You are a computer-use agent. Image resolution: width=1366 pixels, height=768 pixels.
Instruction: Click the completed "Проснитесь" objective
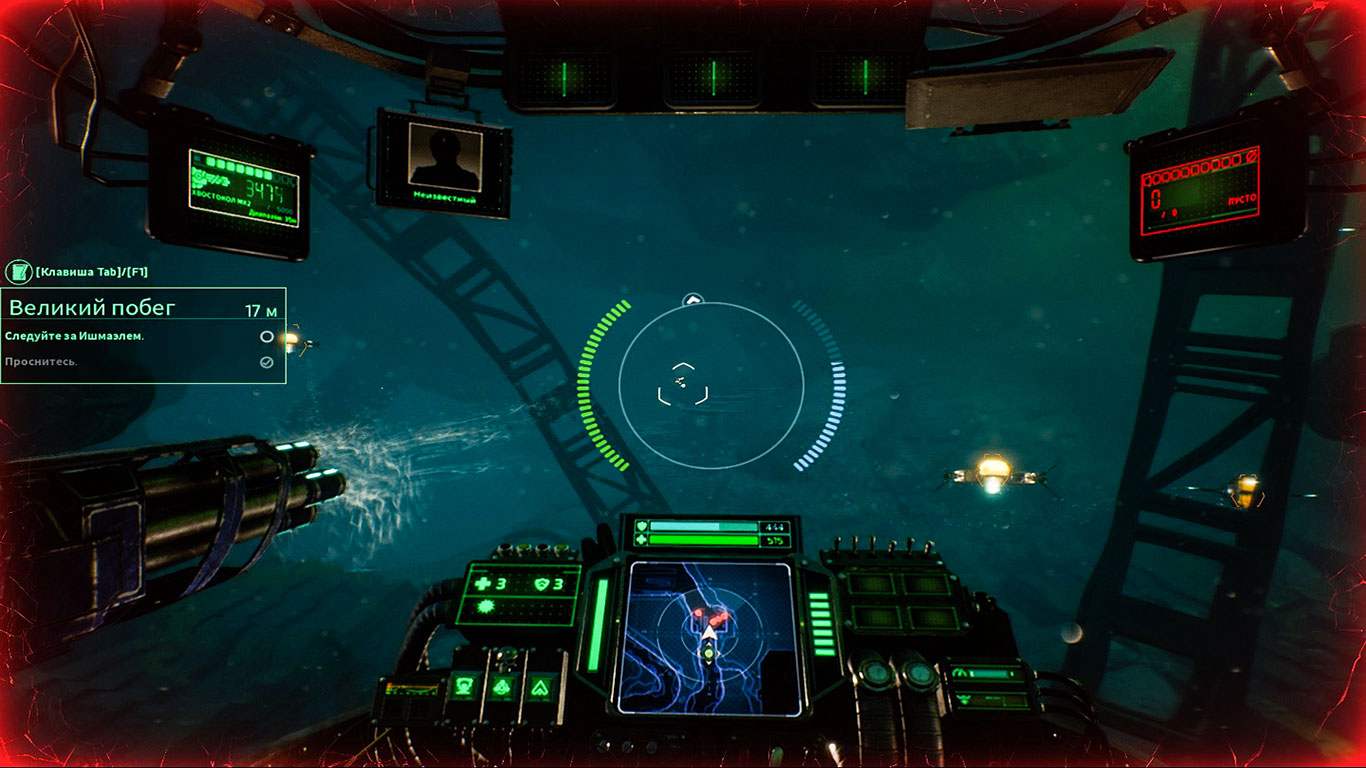[x=41, y=361]
